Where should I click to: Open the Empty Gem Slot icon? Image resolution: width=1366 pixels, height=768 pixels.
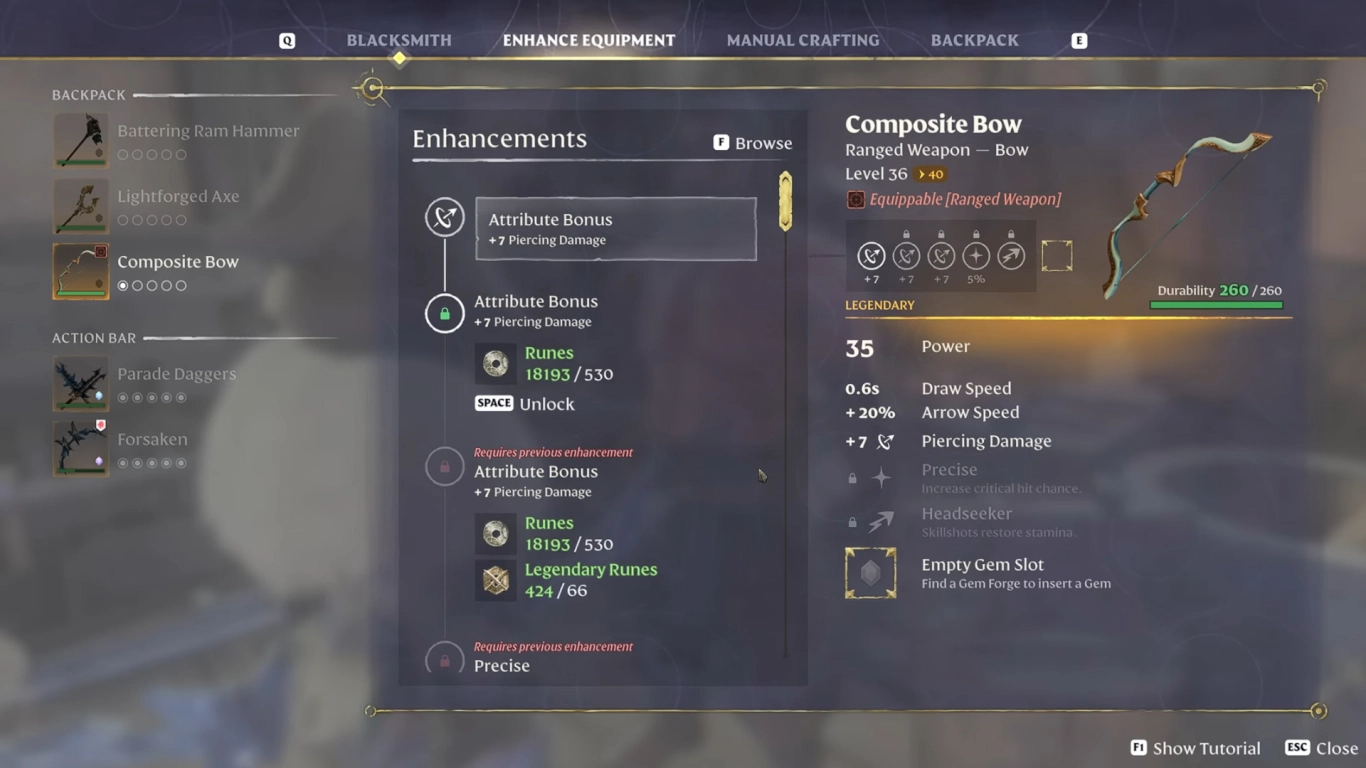tap(870, 573)
